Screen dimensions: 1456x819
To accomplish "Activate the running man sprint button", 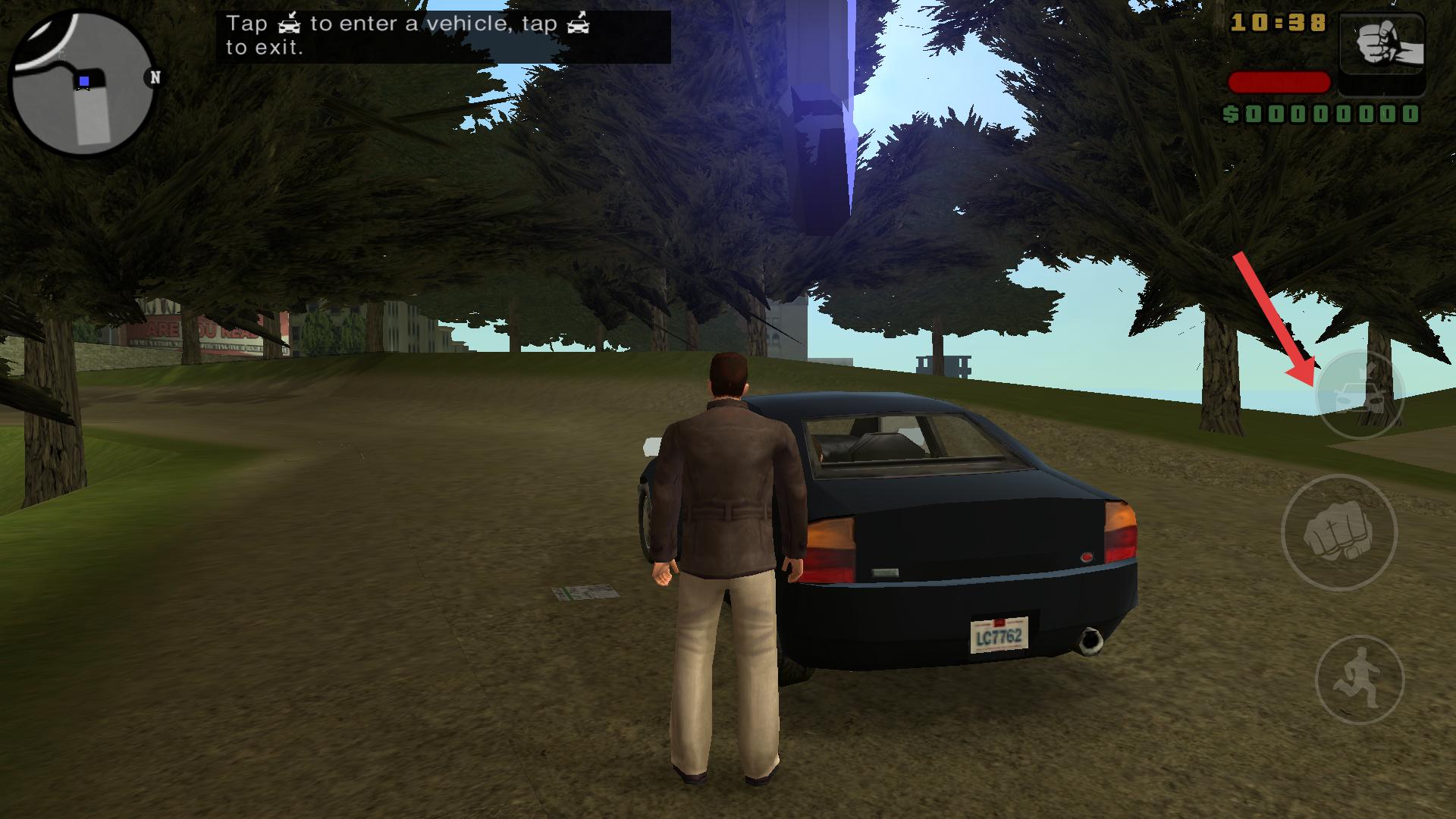I will [1359, 679].
